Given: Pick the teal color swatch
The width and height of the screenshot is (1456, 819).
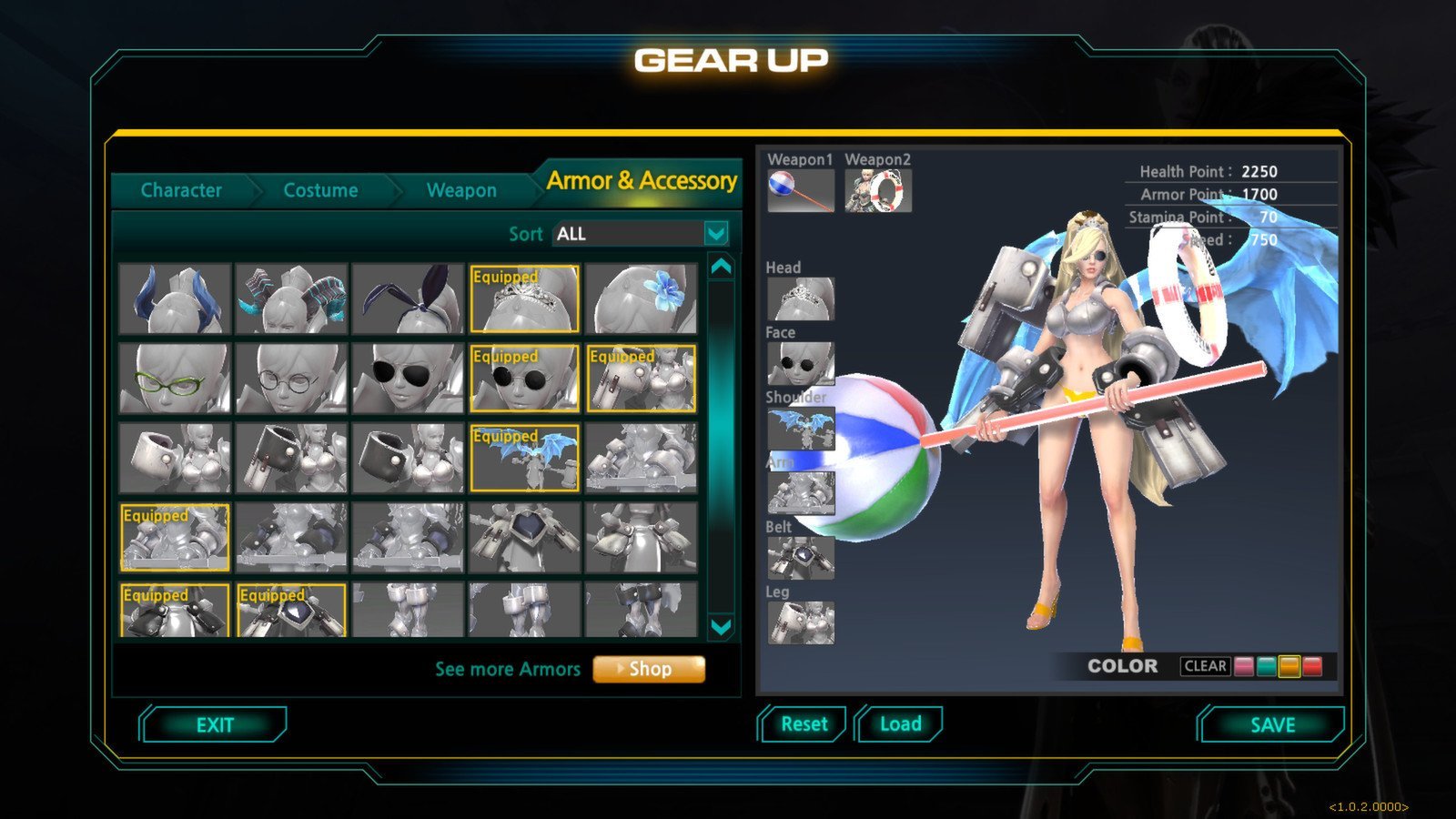Looking at the screenshot, I should (1267, 666).
